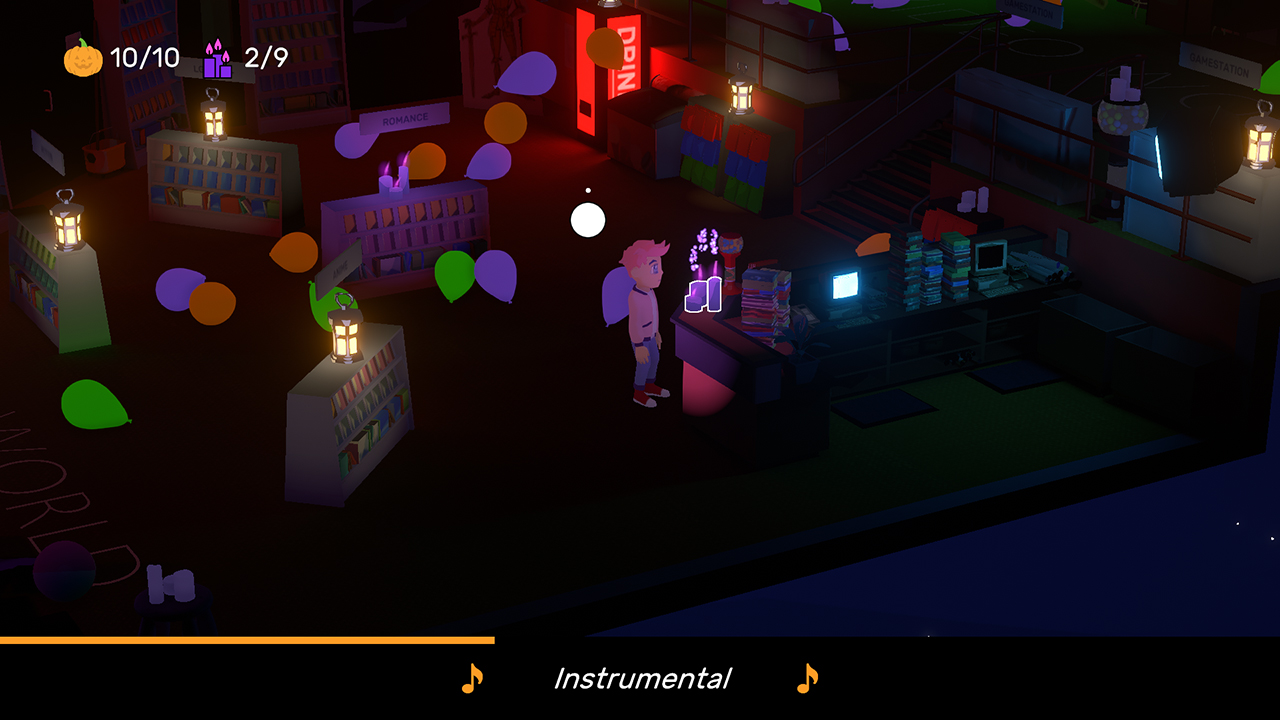Select the ROMANCE aisle sign

[406, 119]
